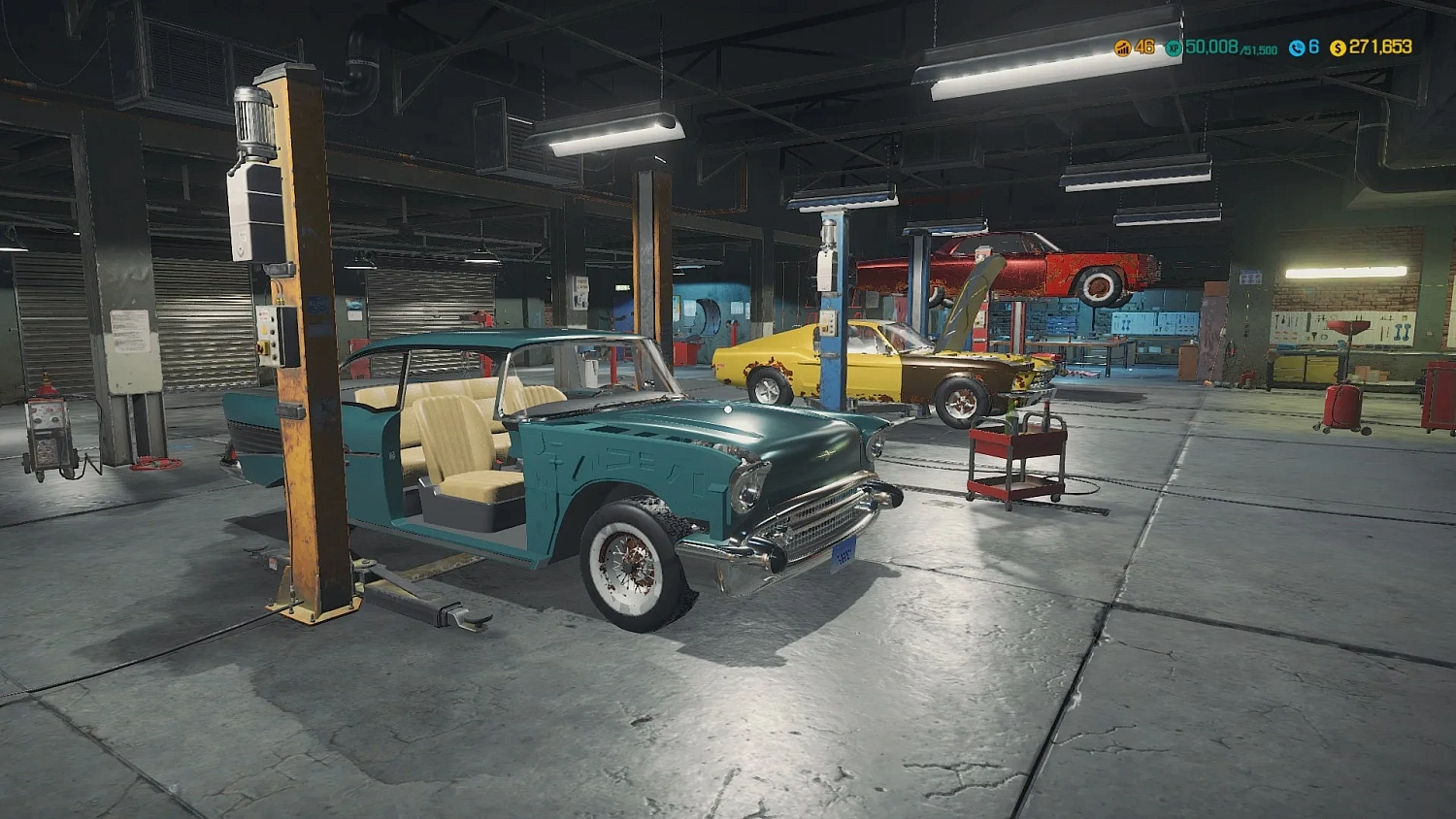The width and height of the screenshot is (1456, 819).
Task: Click the teal XP badge icon
Action: [x=1174, y=49]
